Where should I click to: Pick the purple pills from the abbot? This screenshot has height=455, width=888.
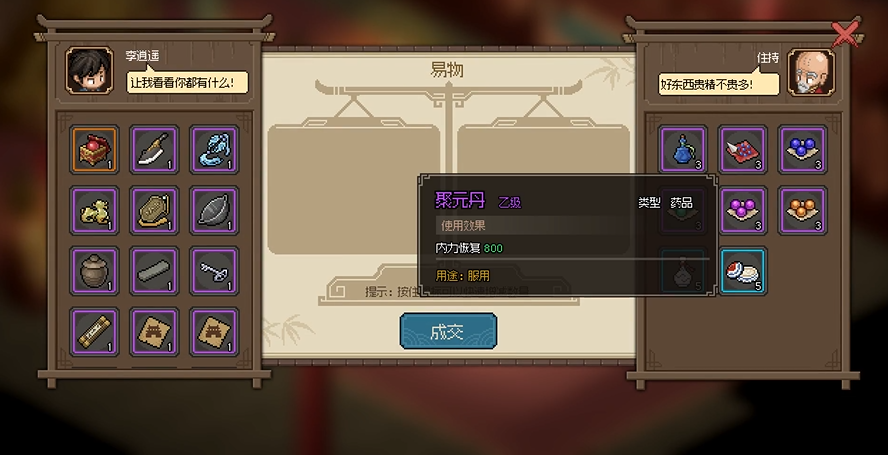tap(743, 210)
